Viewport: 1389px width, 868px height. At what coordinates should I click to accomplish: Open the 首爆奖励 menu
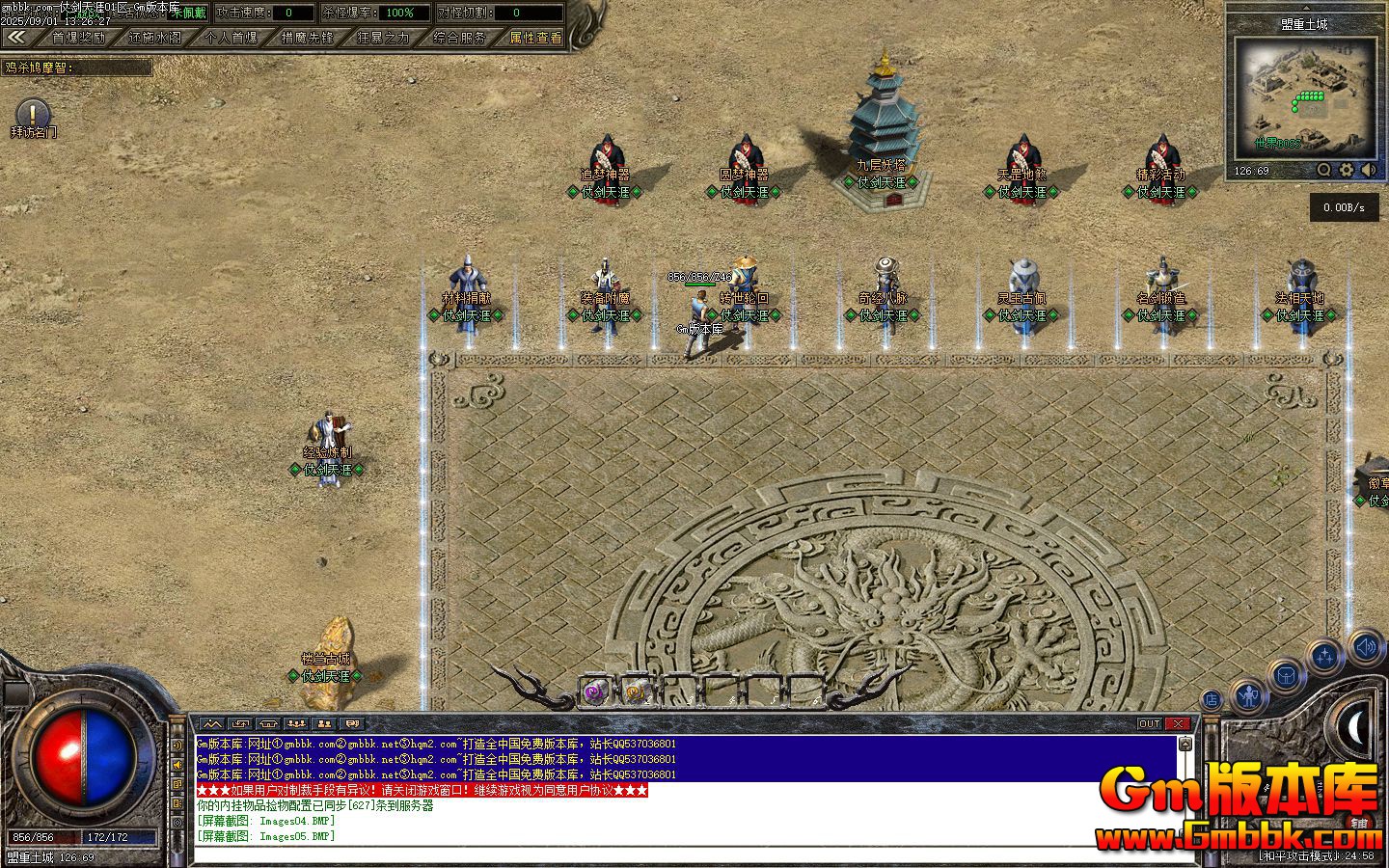pyautogui.click(x=79, y=38)
